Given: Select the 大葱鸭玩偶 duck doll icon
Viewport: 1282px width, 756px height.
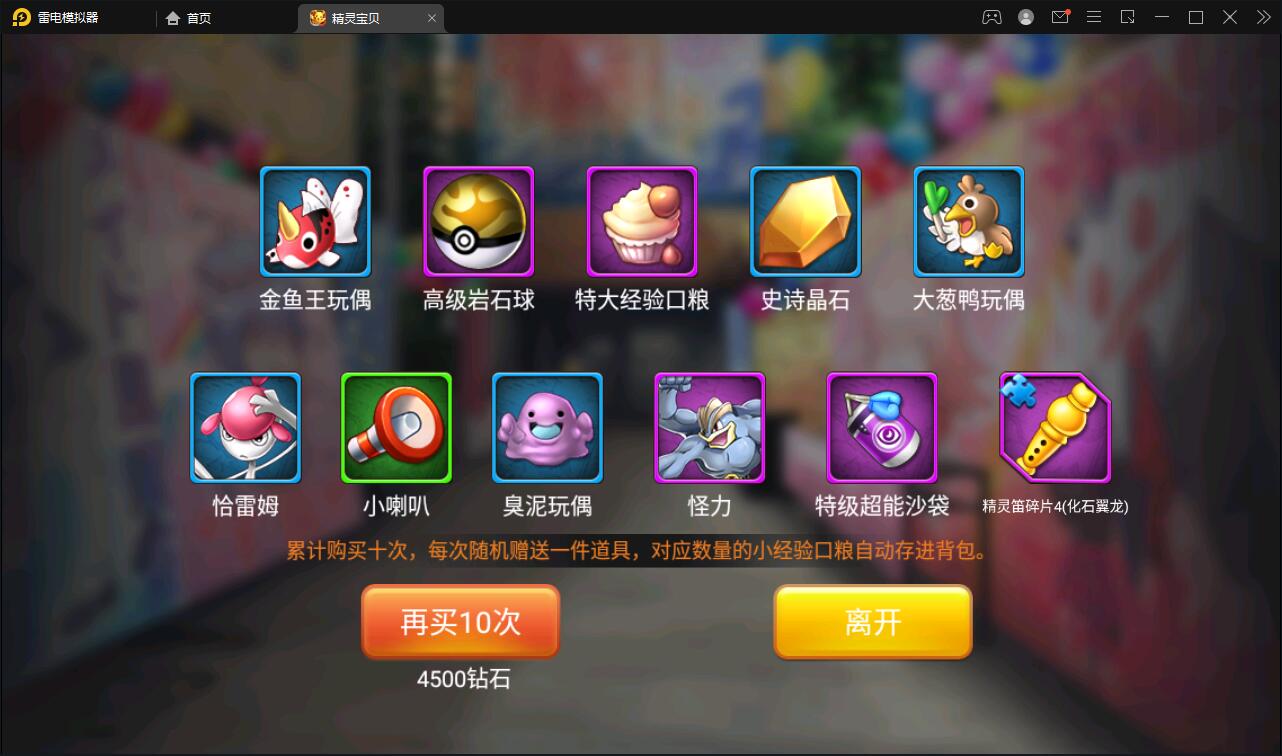Looking at the screenshot, I should click(x=967, y=221).
